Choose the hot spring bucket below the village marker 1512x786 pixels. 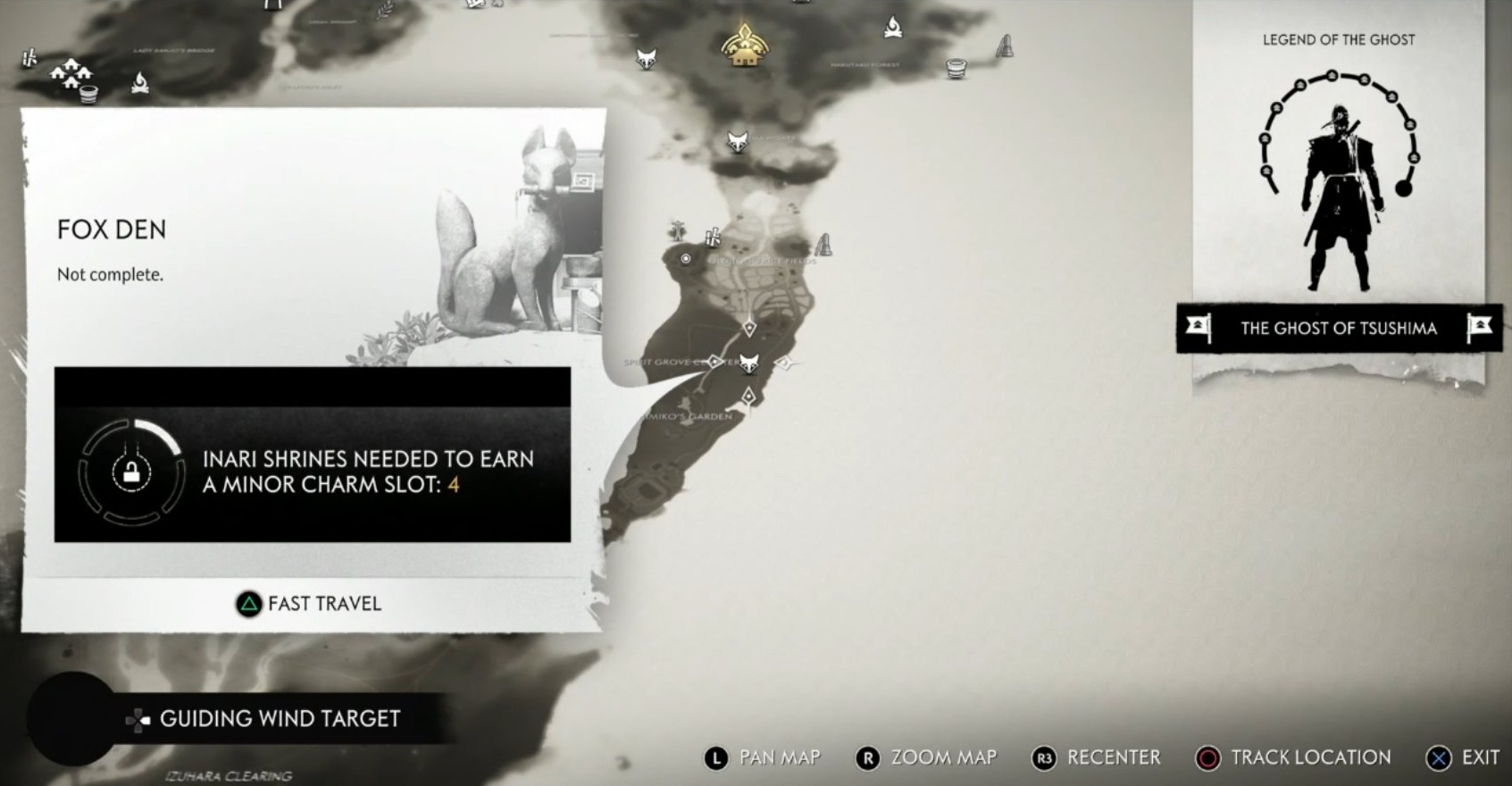click(88, 93)
